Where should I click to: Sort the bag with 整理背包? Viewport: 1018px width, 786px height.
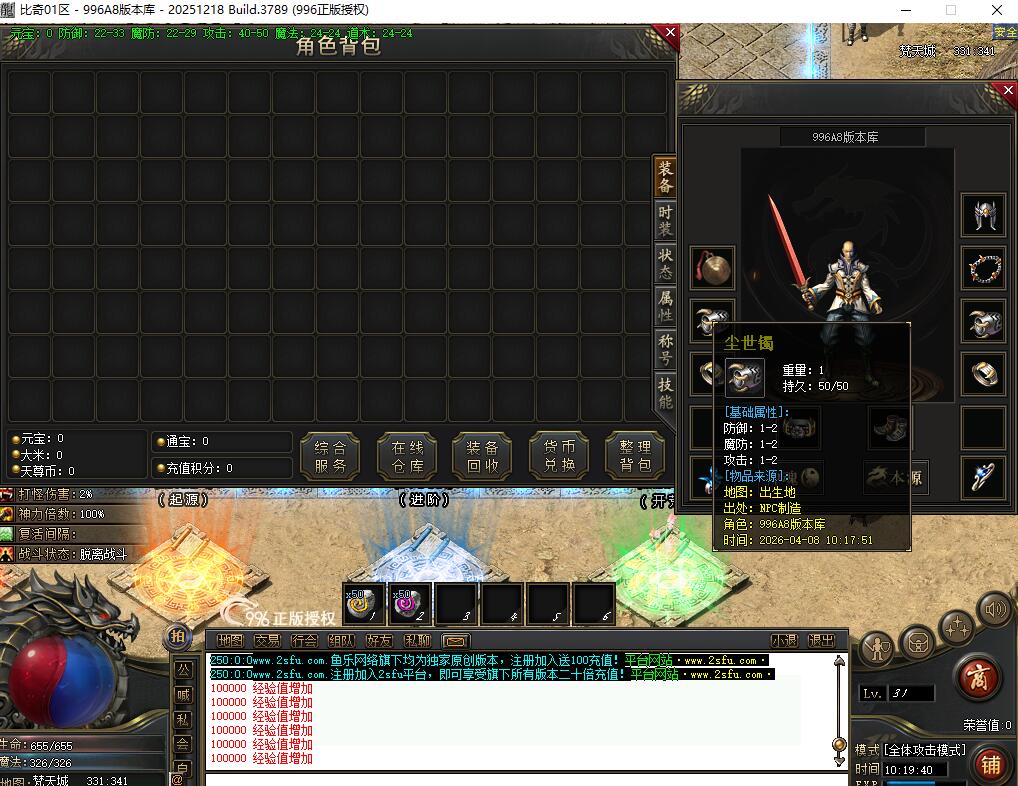635,456
